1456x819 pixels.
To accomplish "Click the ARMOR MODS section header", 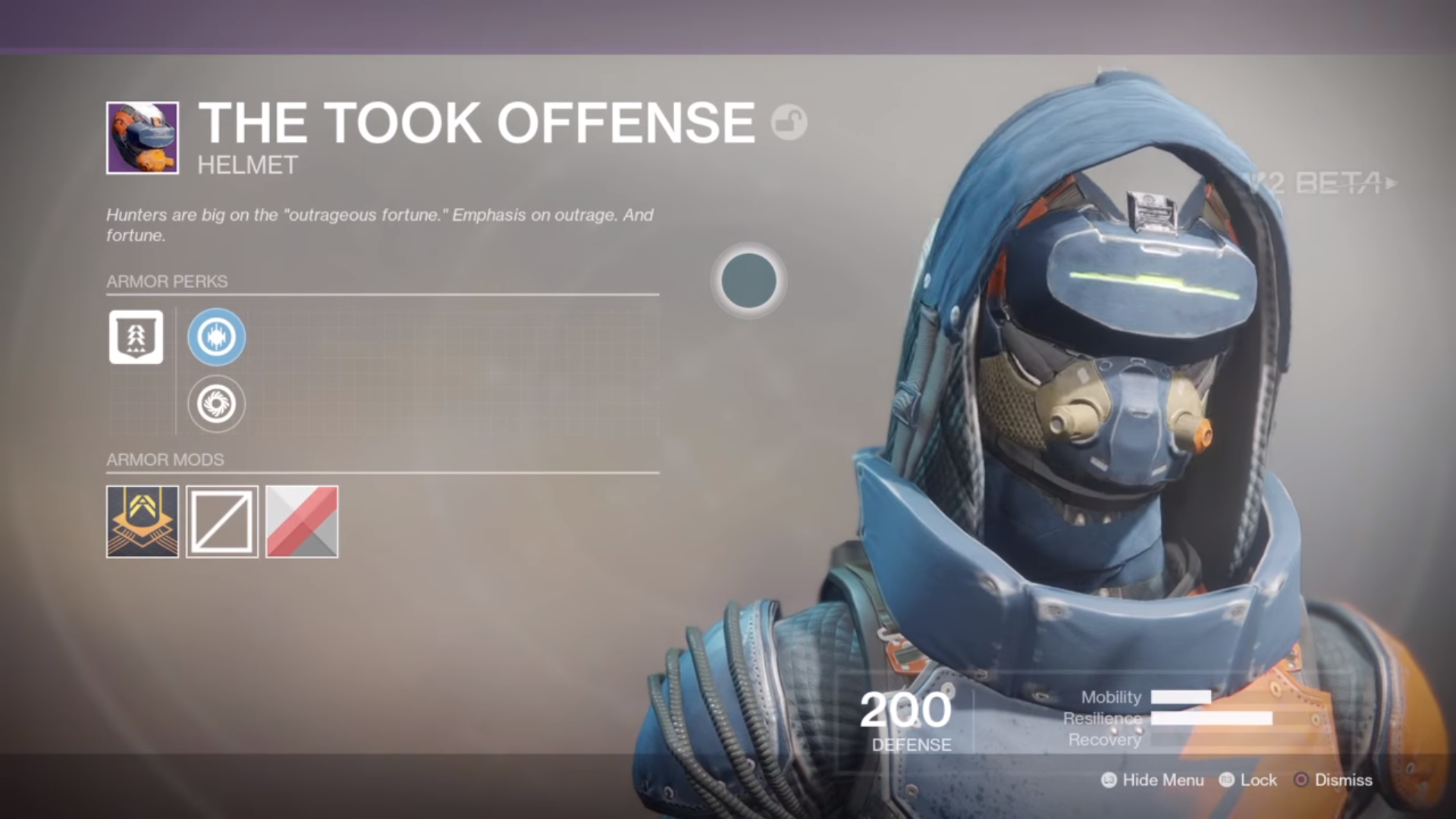I will click(x=165, y=460).
